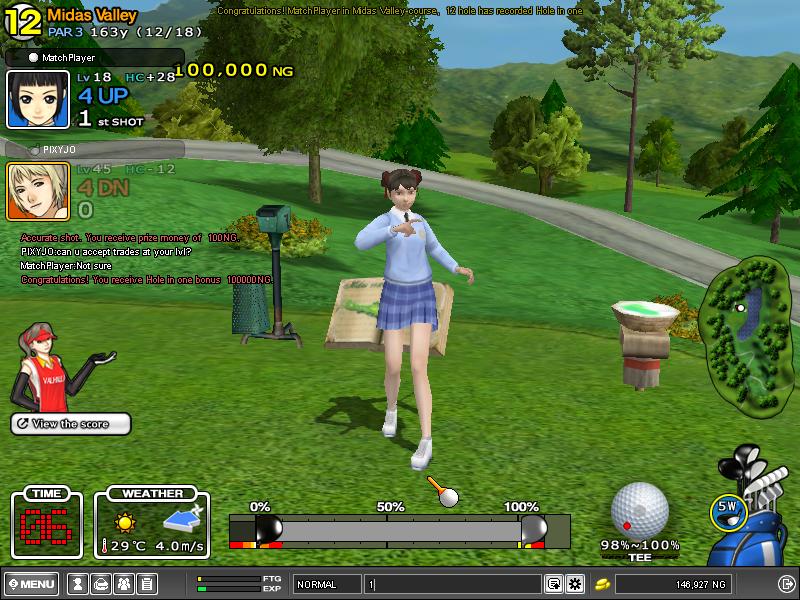Screen dimensions: 800x600
Task: Select the 5W club icon
Action: click(x=729, y=509)
